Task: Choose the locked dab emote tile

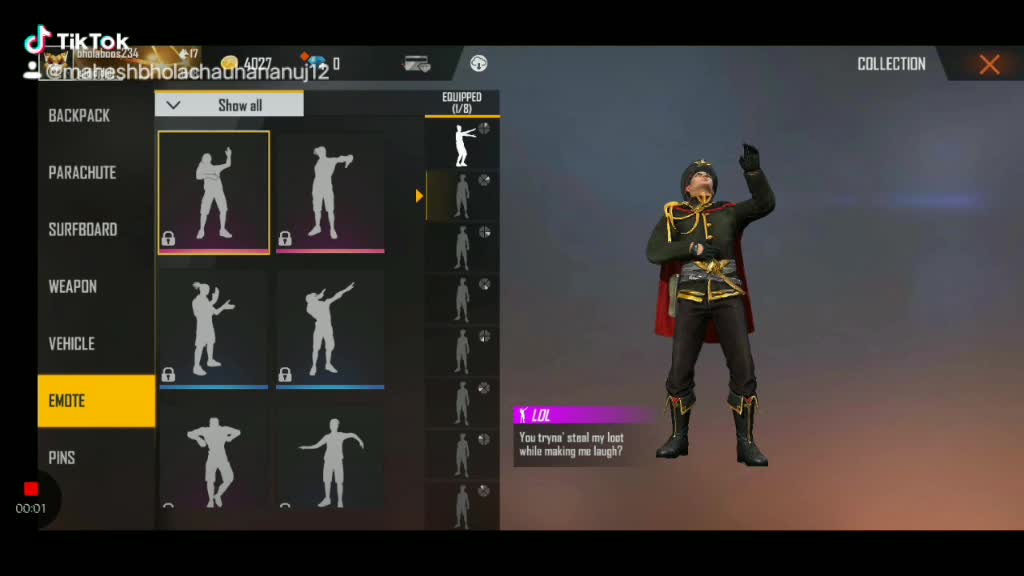Action: click(330, 329)
